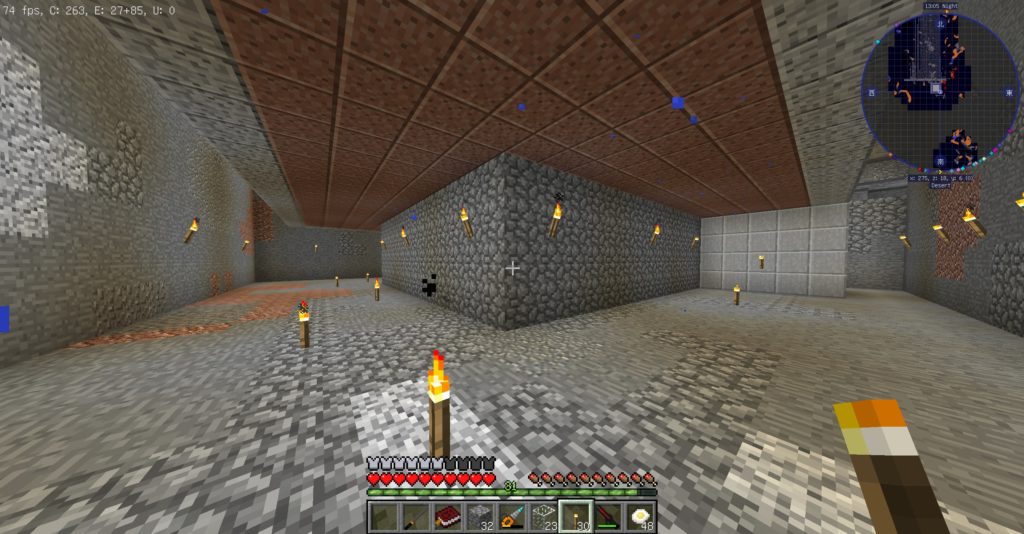
Task: Select the sword hotbar slot
Action: tap(416, 517)
